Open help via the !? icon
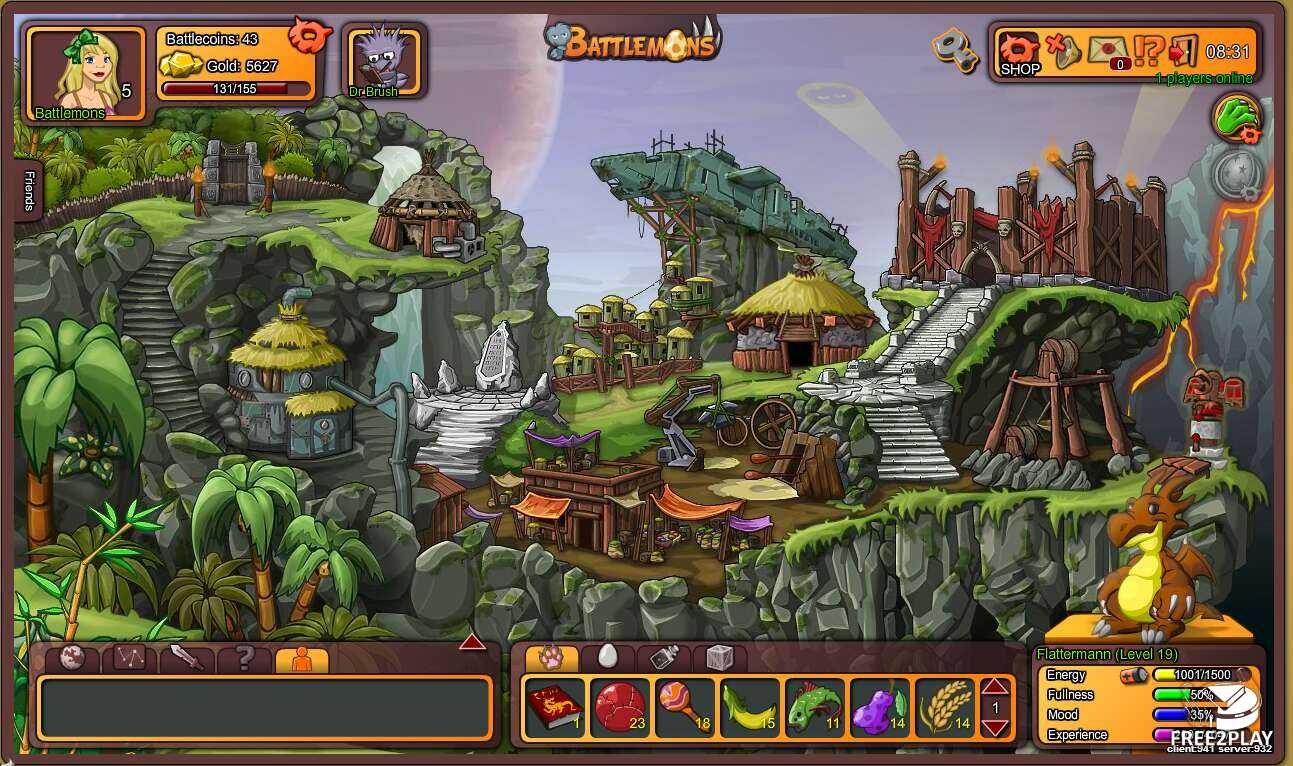The width and height of the screenshot is (1293, 766). pos(1149,50)
